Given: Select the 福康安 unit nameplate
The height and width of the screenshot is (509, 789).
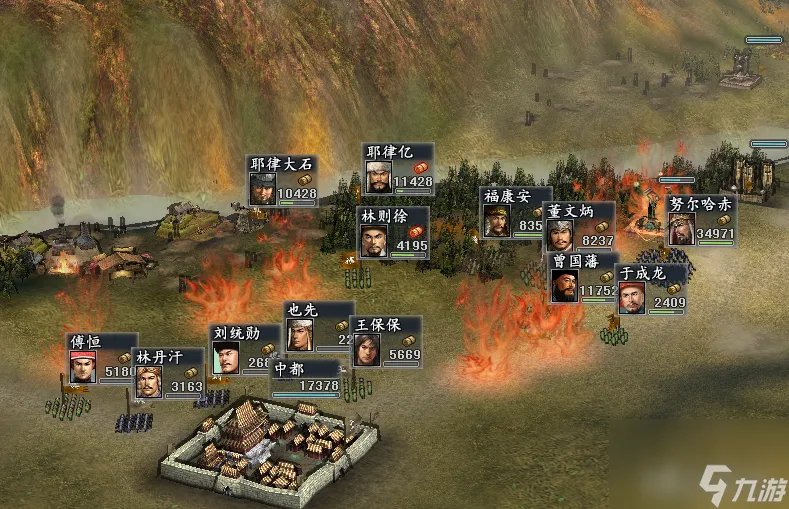Looking at the screenshot, I should [514, 212].
